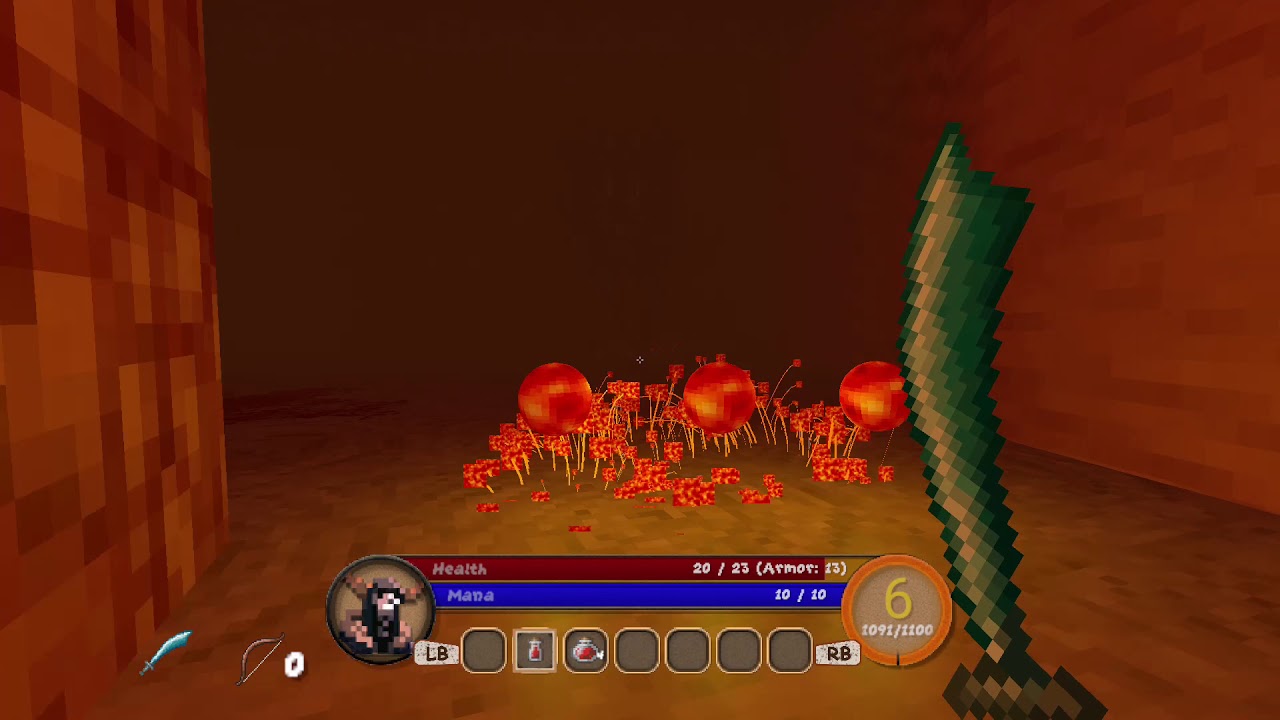Click the character portrait

(380, 610)
